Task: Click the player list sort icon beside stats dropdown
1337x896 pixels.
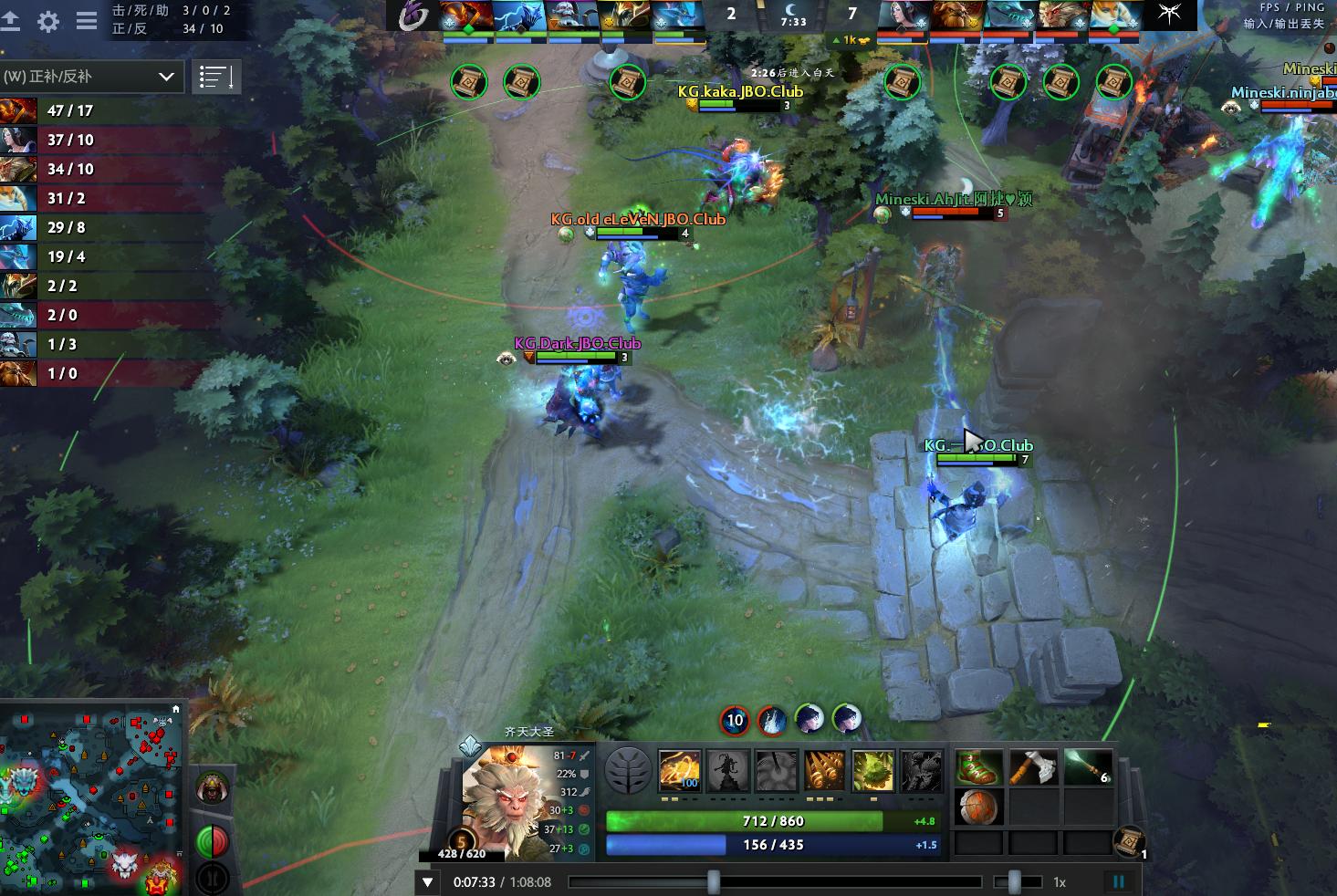Action: [x=216, y=77]
